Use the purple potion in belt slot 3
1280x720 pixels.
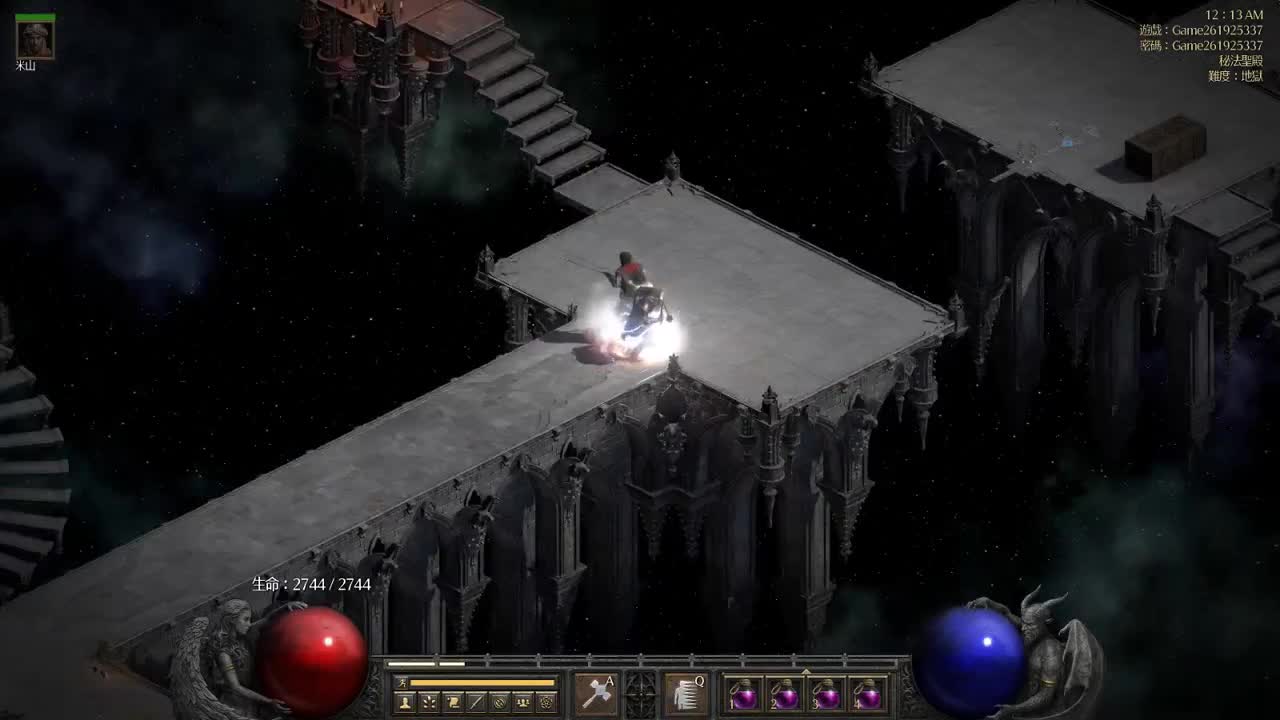click(827, 694)
